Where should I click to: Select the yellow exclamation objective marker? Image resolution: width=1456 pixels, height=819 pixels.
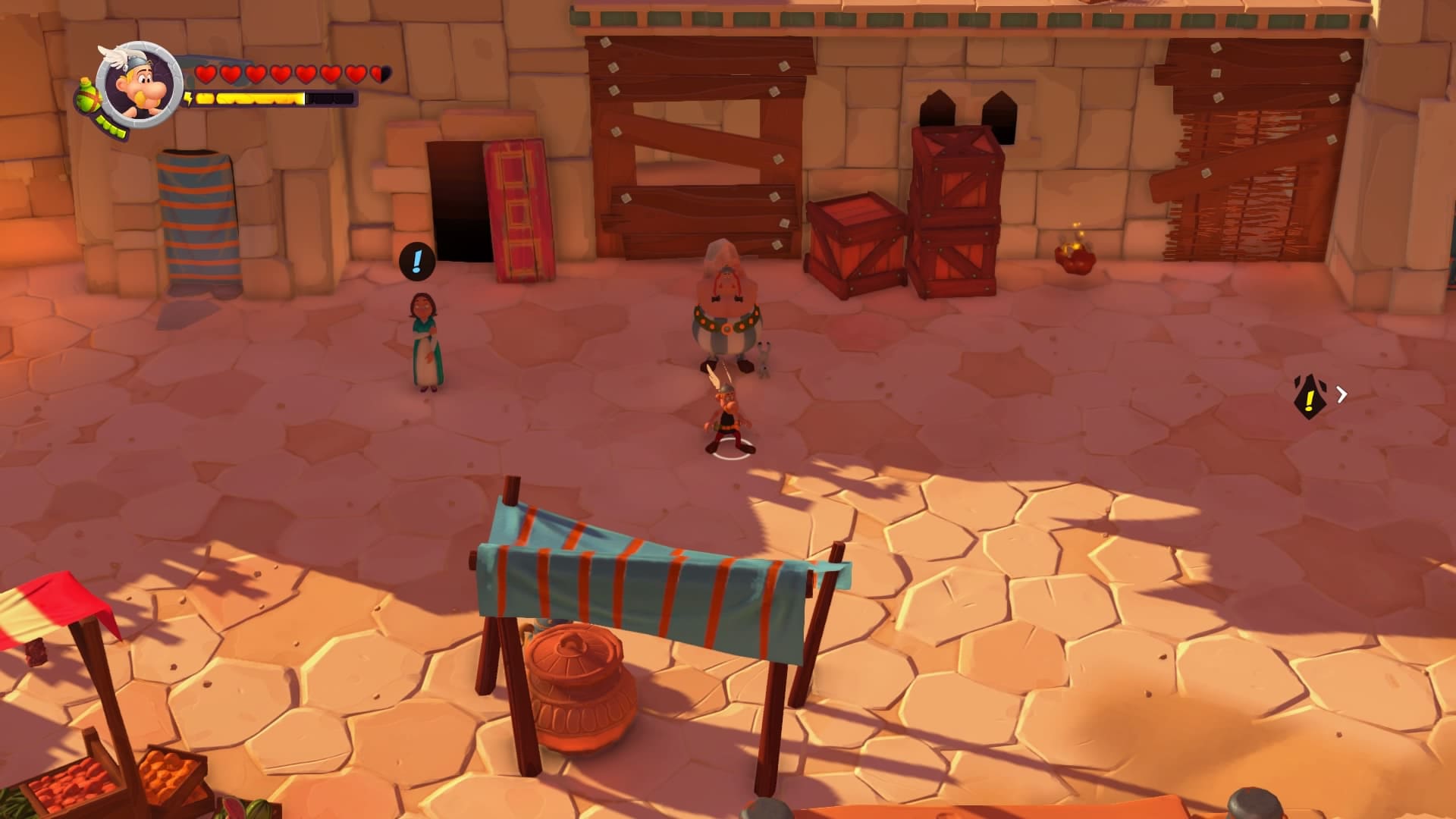pyautogui.click(x=1309, y=396)
